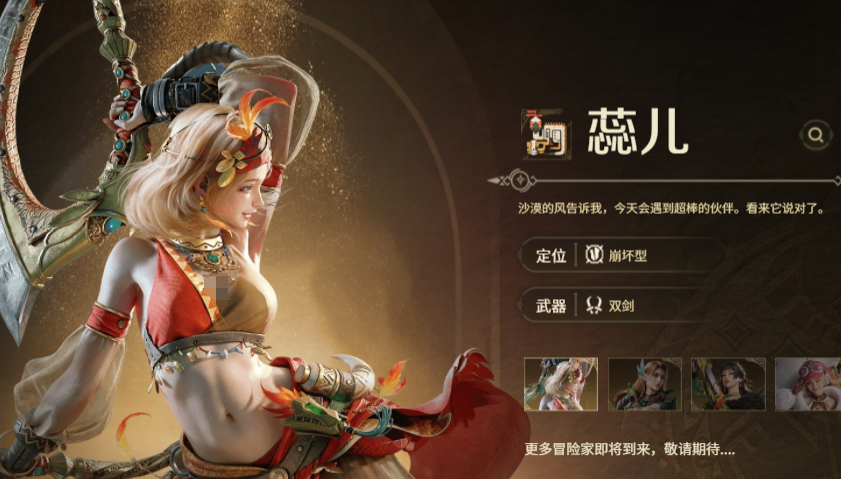
Task: Pick the character wearing pink hat and goggles
Action: coord(808,384)
